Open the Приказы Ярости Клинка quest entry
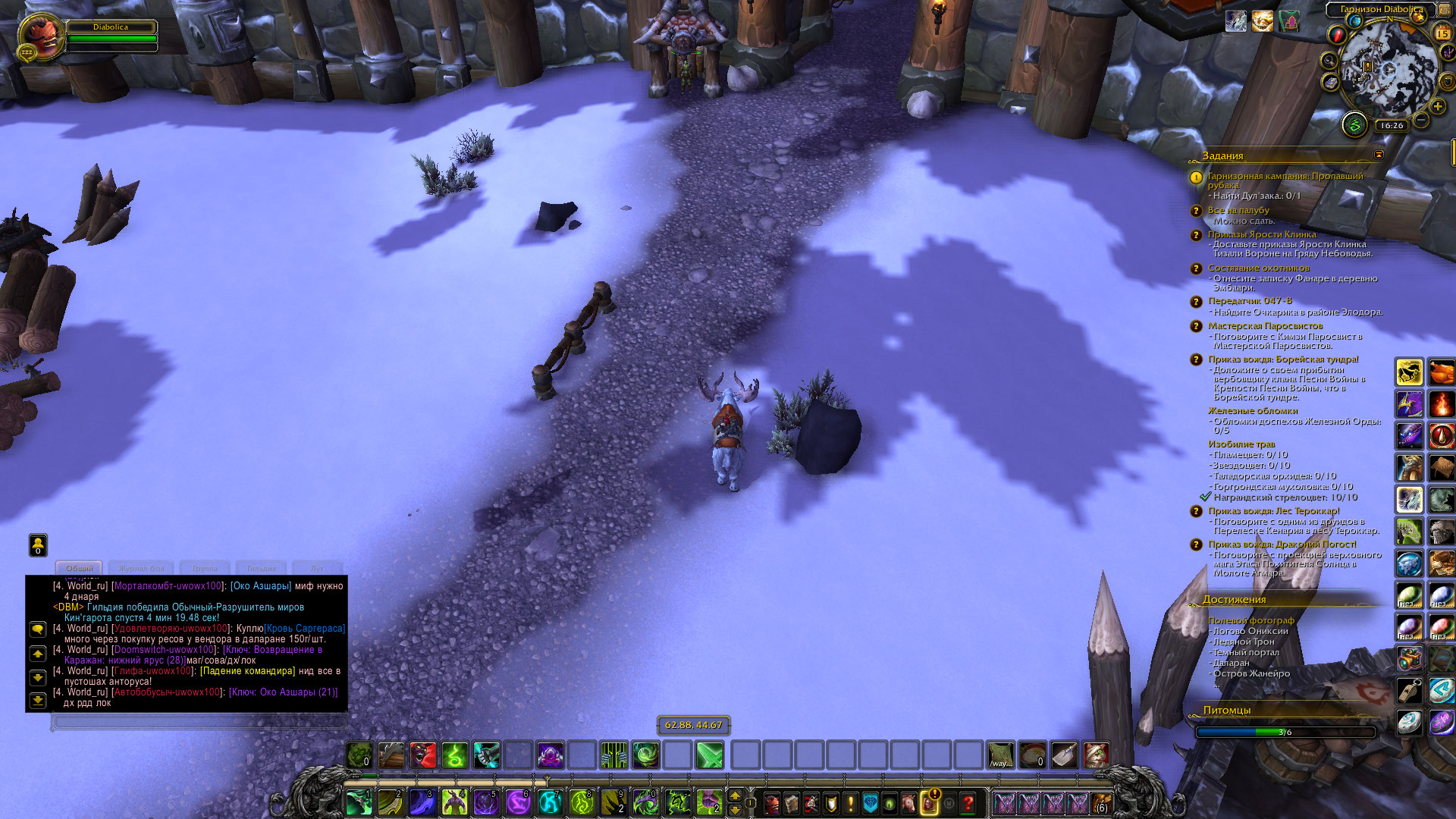 tap(1262, 234)
